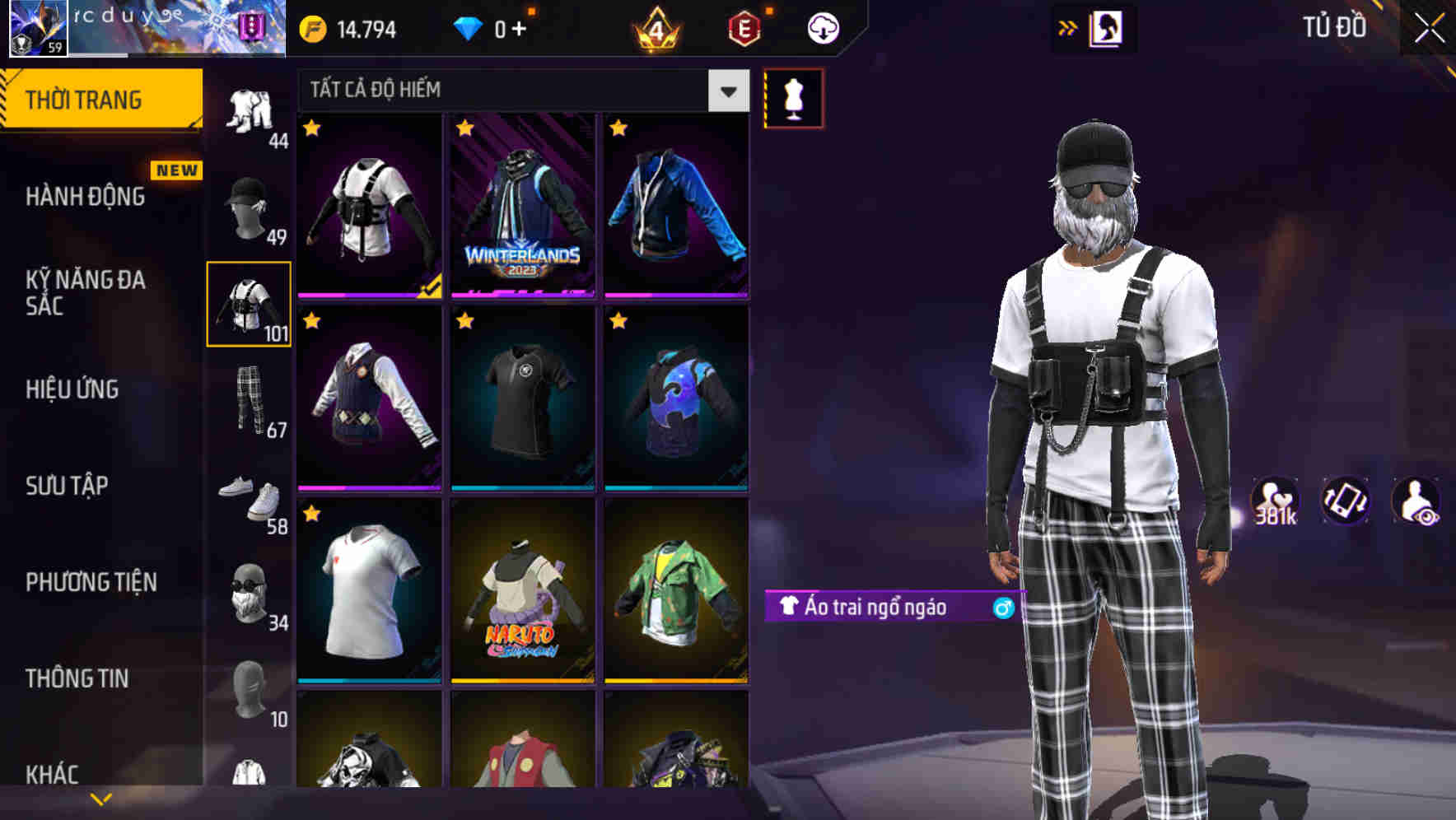This screenshot has width=1456, height=820.
Task: Open the elite pass E badge icon
Action: click(745, 27)
